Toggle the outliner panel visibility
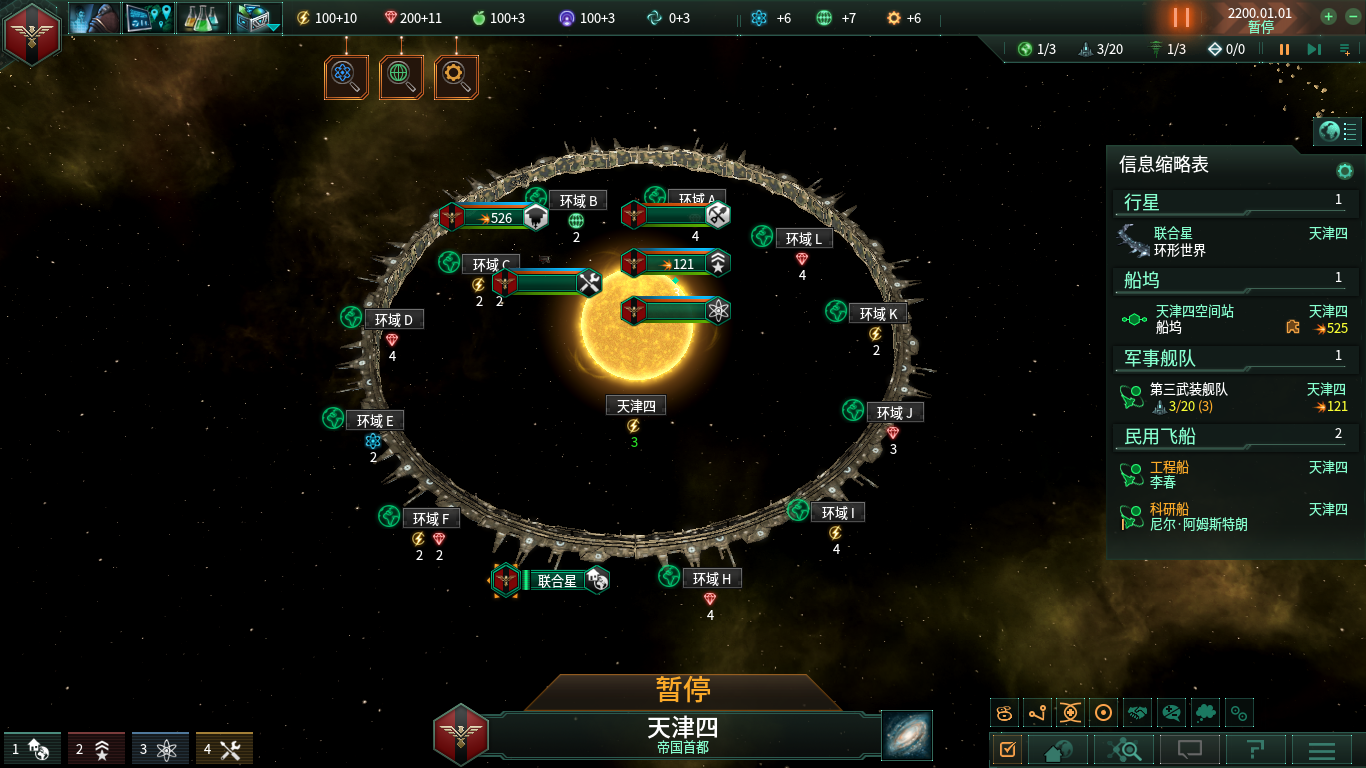This screenshot has width=1366, height=768. coord(1338,131)
